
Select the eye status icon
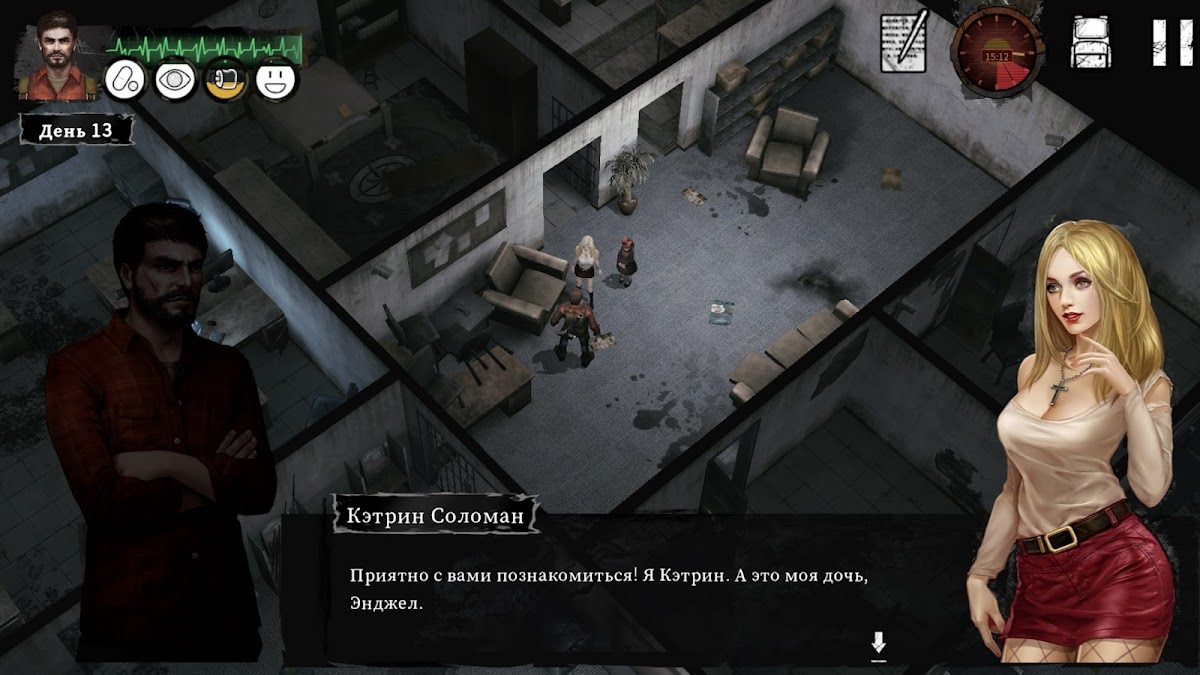(175, 80)
